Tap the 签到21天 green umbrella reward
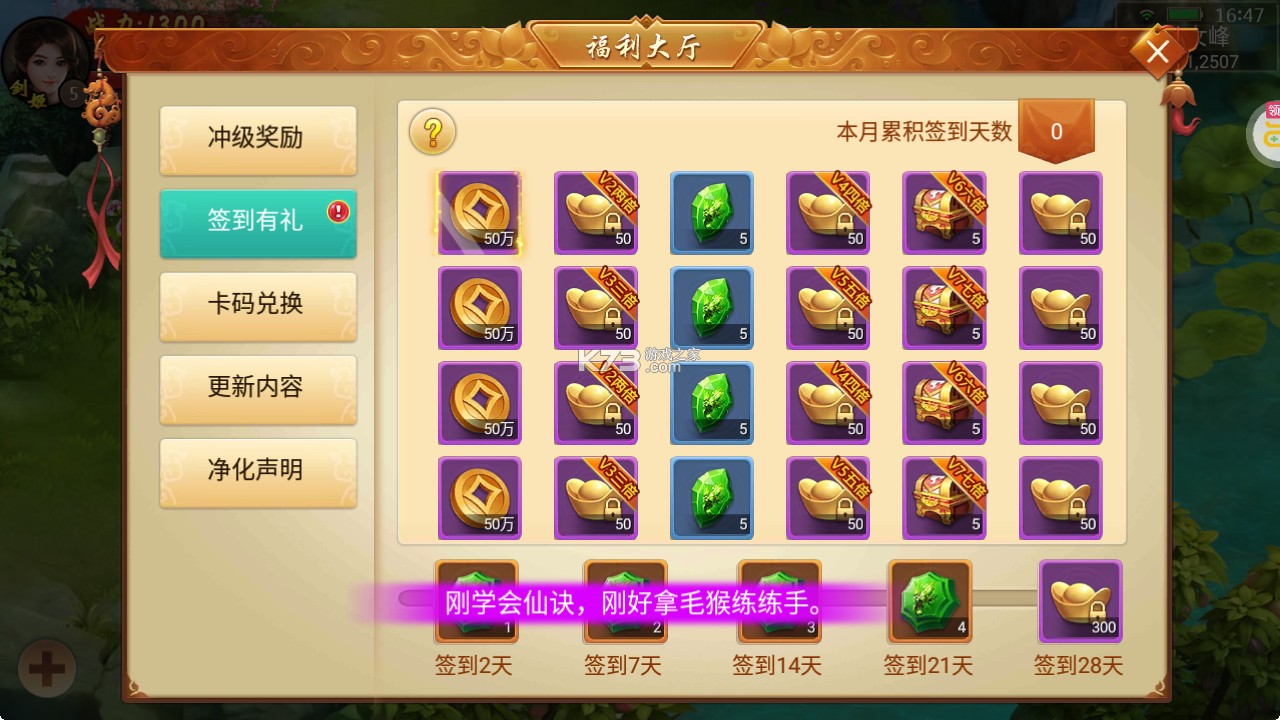 click(x=929, y=601)
